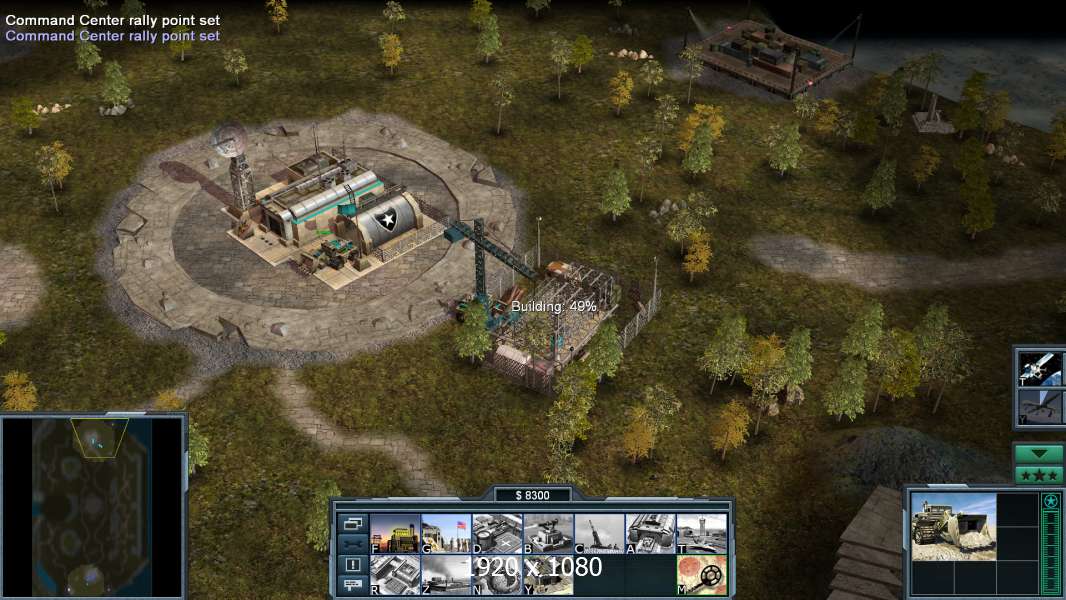Activate the satellite power shortcut icon

(x=1039, y=368)
